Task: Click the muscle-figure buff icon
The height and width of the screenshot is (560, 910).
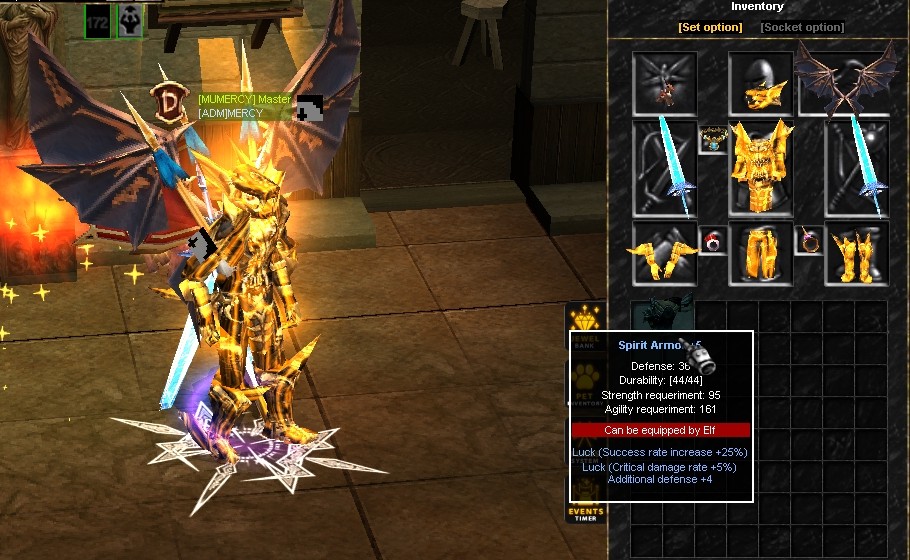Action: coord(131,21)
